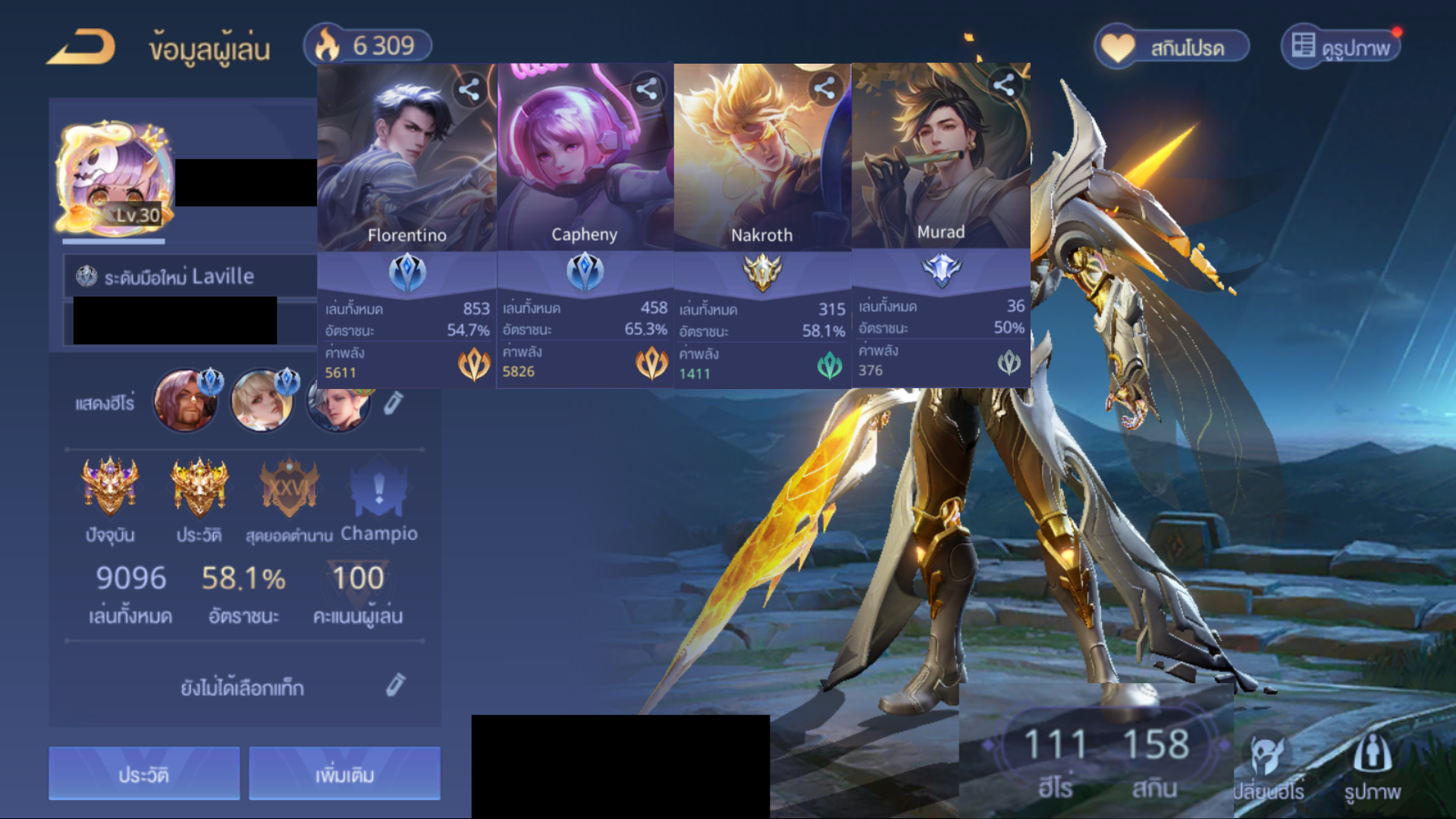
Task: Open the สกินโปรด favorite skins button
Action: pyautogui.click(x=1172, y=48)
